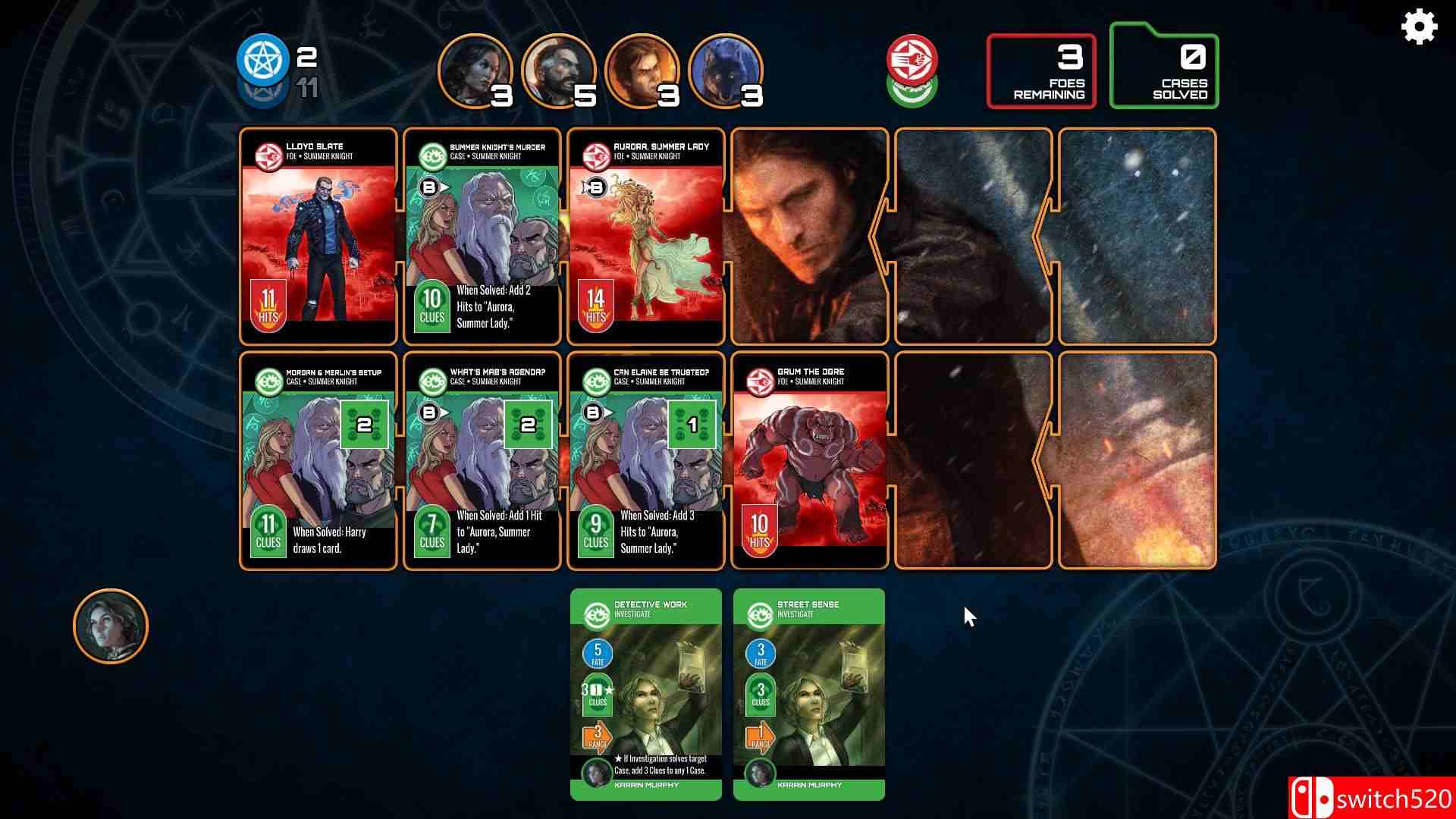Click the Foes Remaining counter

click(x=1040, y=70)
